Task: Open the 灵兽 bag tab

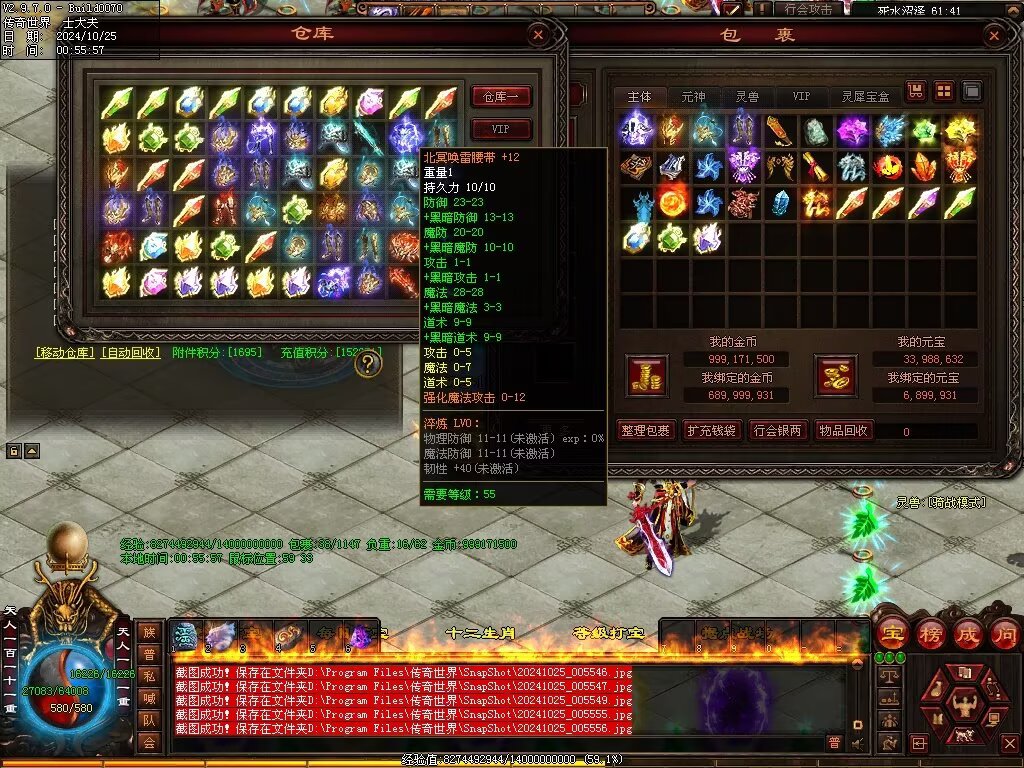Action: [x=747, y=97]
